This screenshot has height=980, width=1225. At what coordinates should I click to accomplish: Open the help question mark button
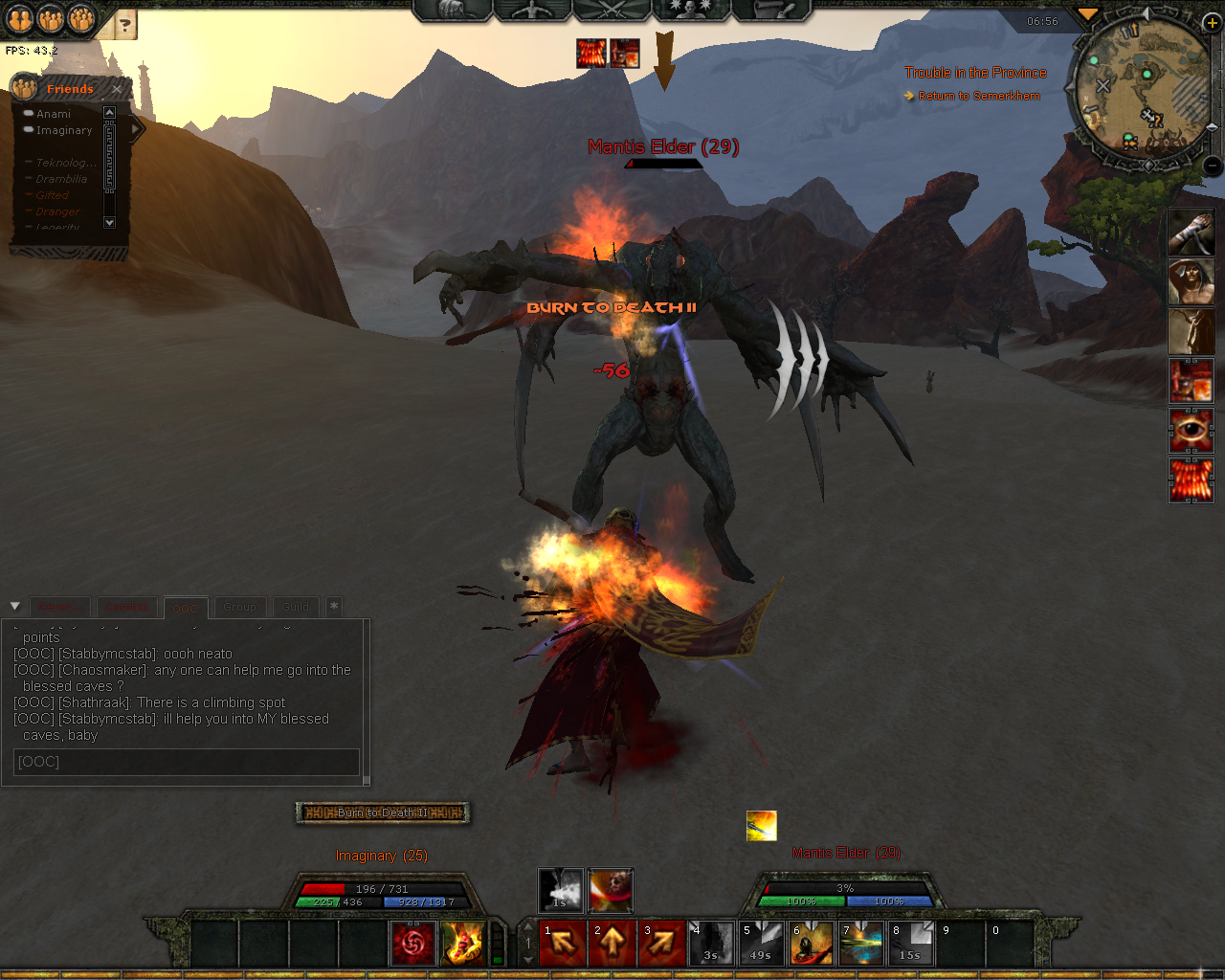click(124, 24)
